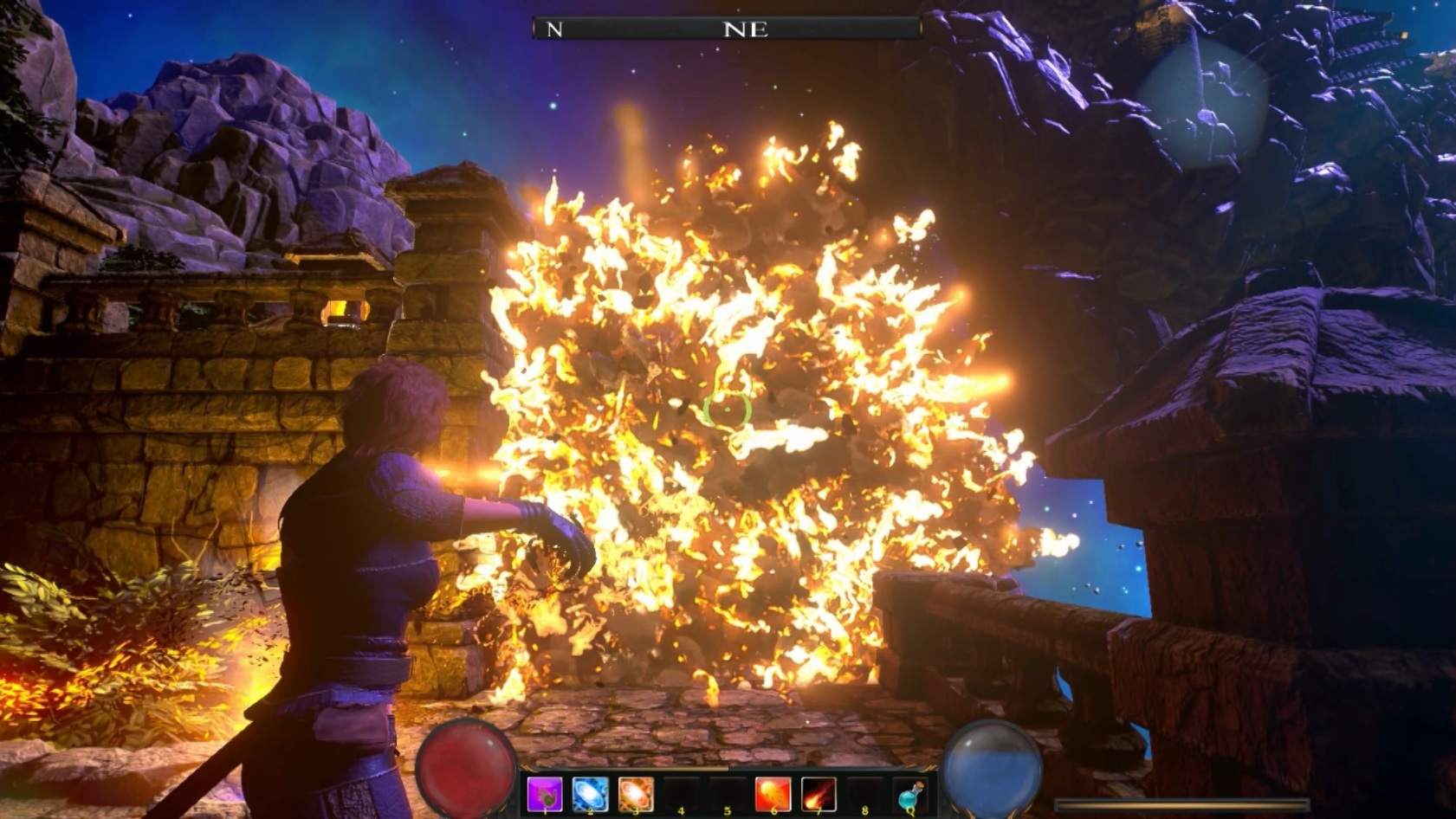This screenshot has width=1456, height=819.
Task: Select the empty hotbar slot 5
Action: [726, 792]
